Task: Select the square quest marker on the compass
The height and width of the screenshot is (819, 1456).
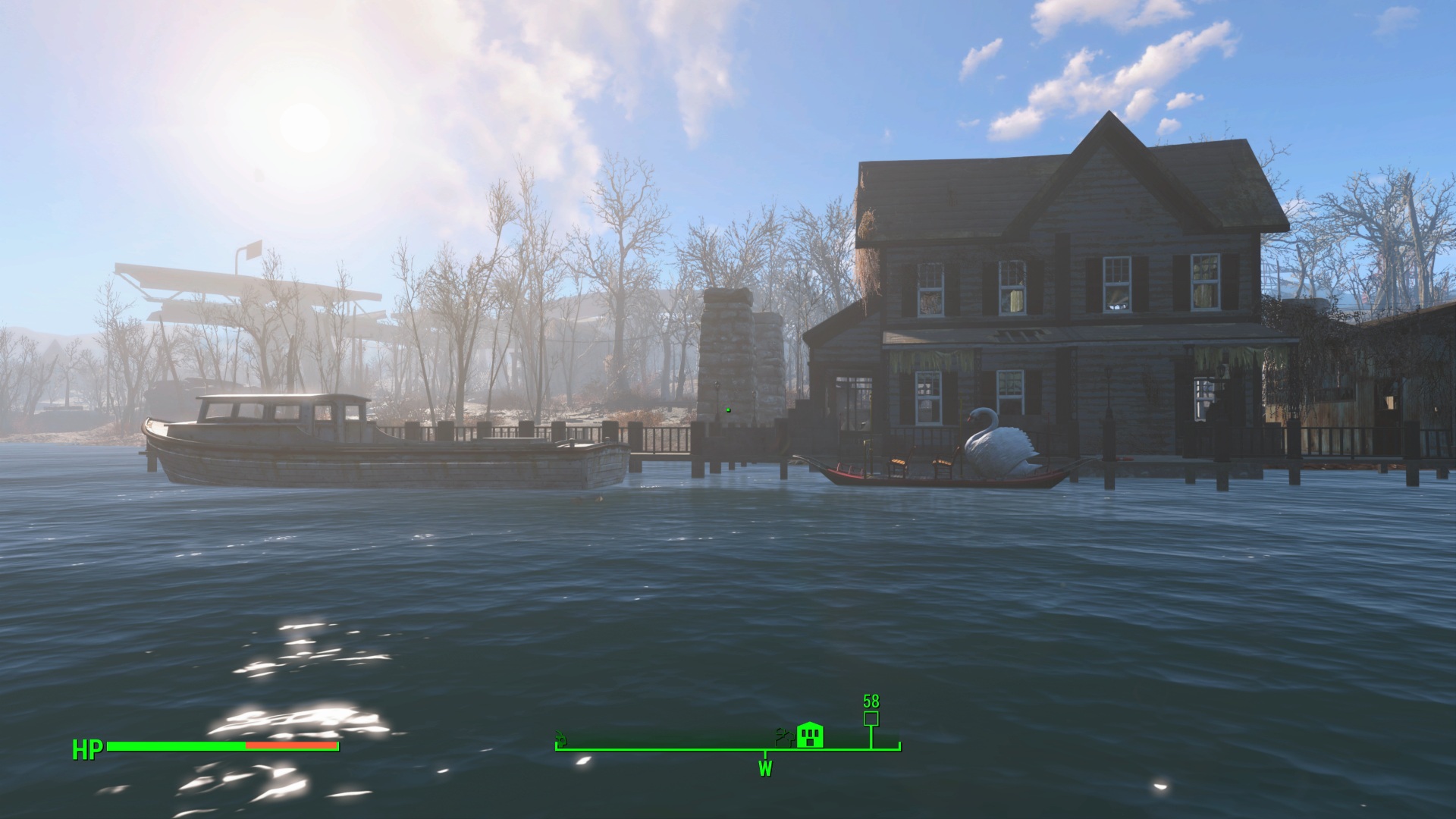Action: (x=871, y=718)
